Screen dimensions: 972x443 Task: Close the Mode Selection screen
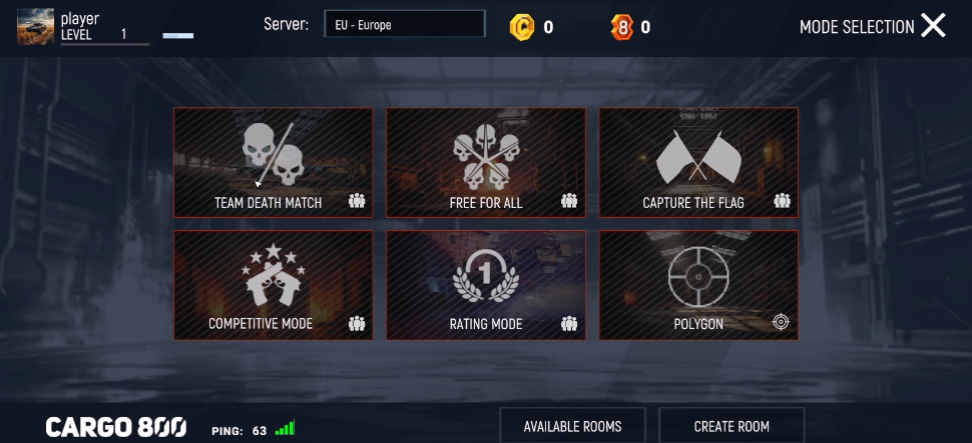tap(933, 26)
